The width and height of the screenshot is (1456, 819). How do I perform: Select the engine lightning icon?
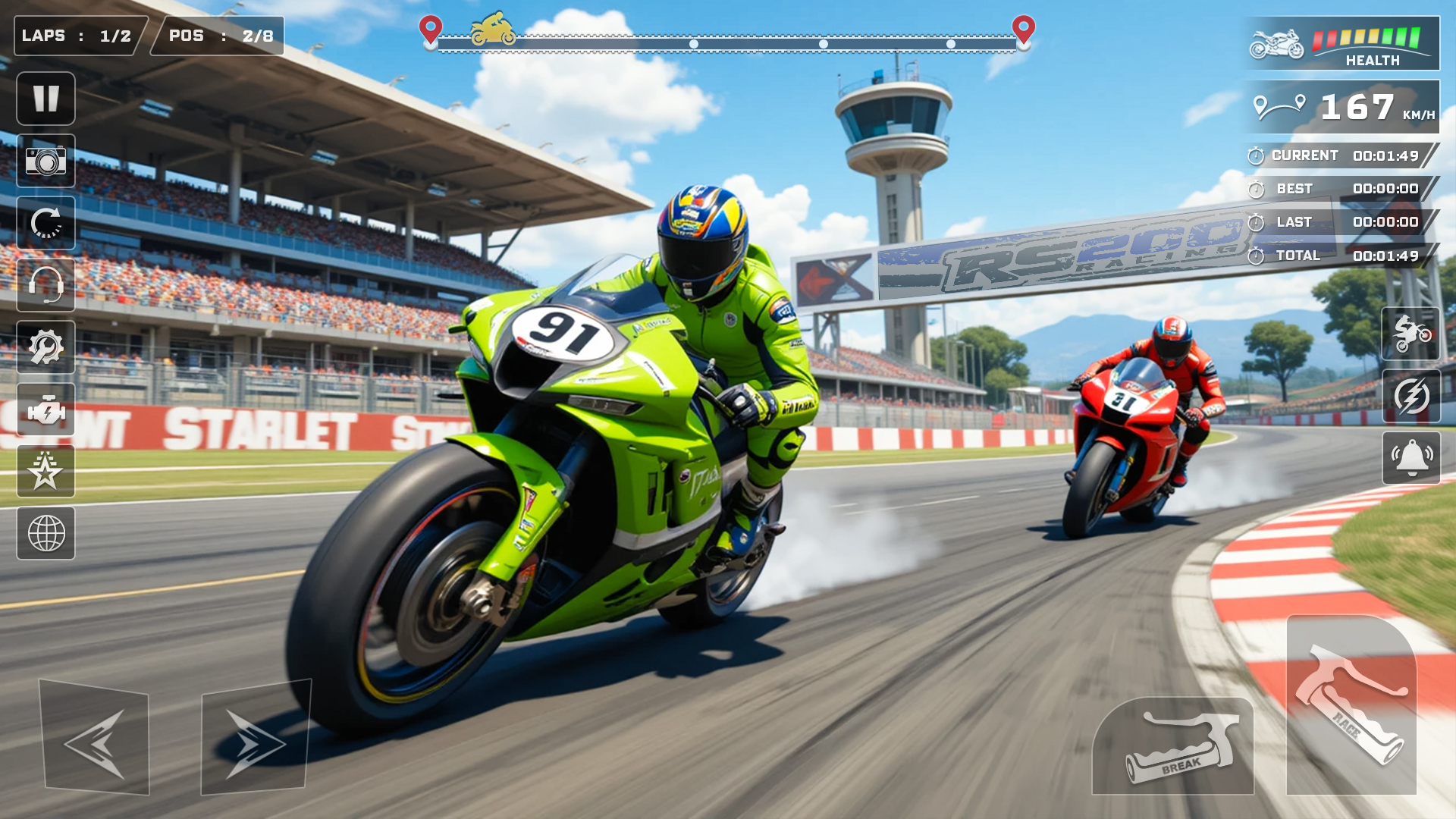tap(45, 409)
